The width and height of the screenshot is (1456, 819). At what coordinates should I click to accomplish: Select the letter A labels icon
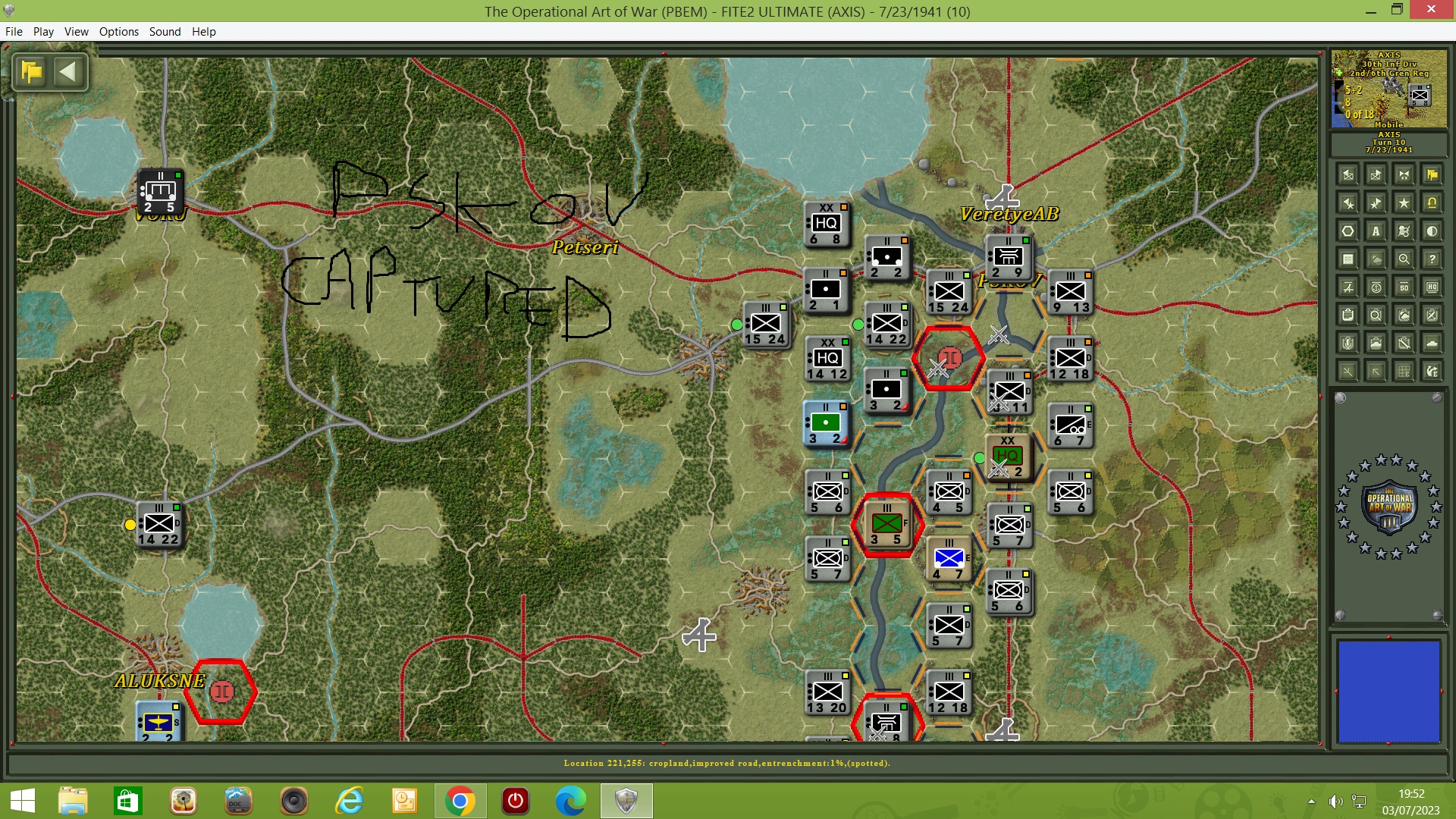click(1376, 231)
